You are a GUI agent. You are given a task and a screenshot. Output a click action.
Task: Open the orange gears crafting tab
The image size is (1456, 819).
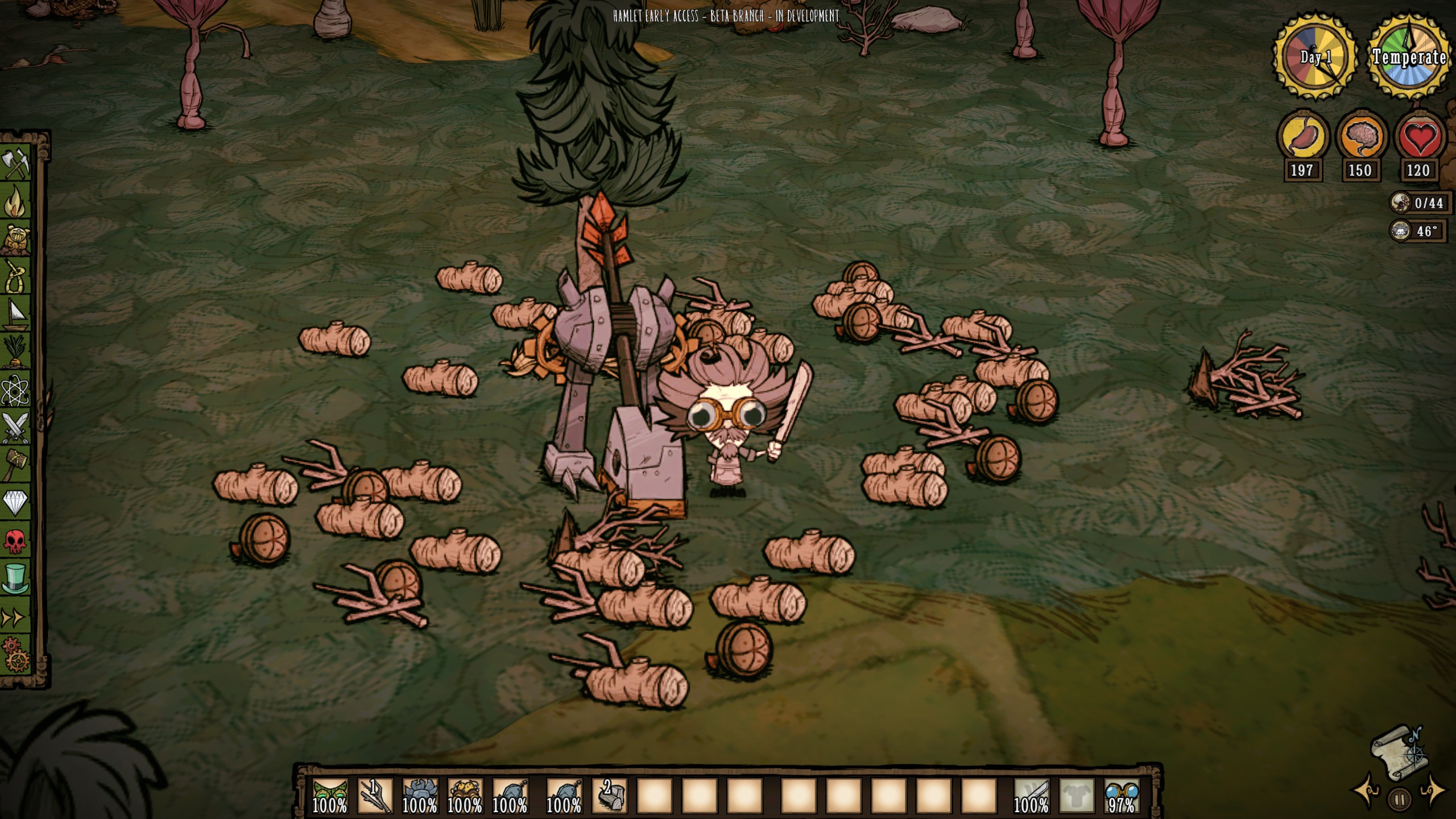(16, 655)
